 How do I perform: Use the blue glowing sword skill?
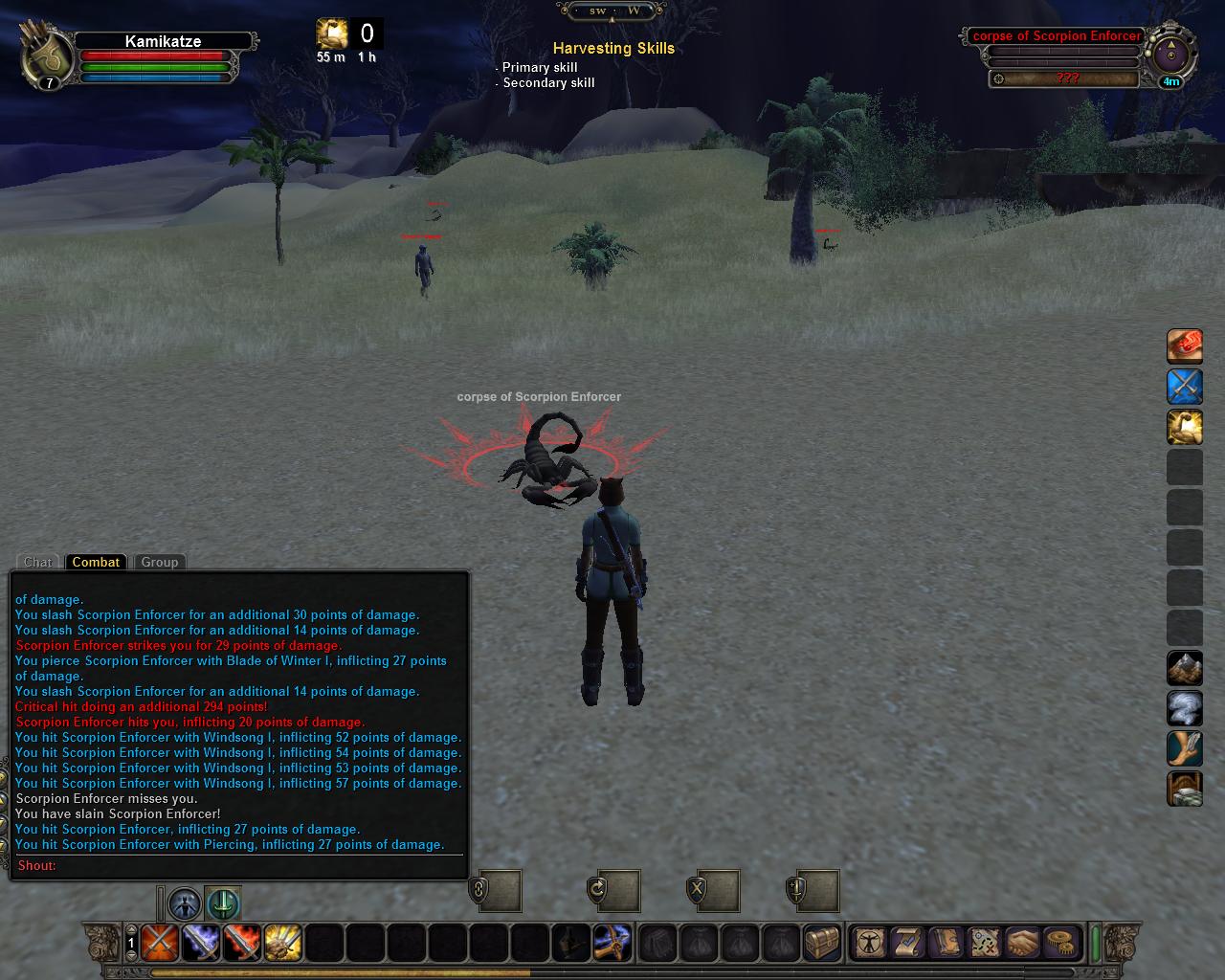[200, 944]
